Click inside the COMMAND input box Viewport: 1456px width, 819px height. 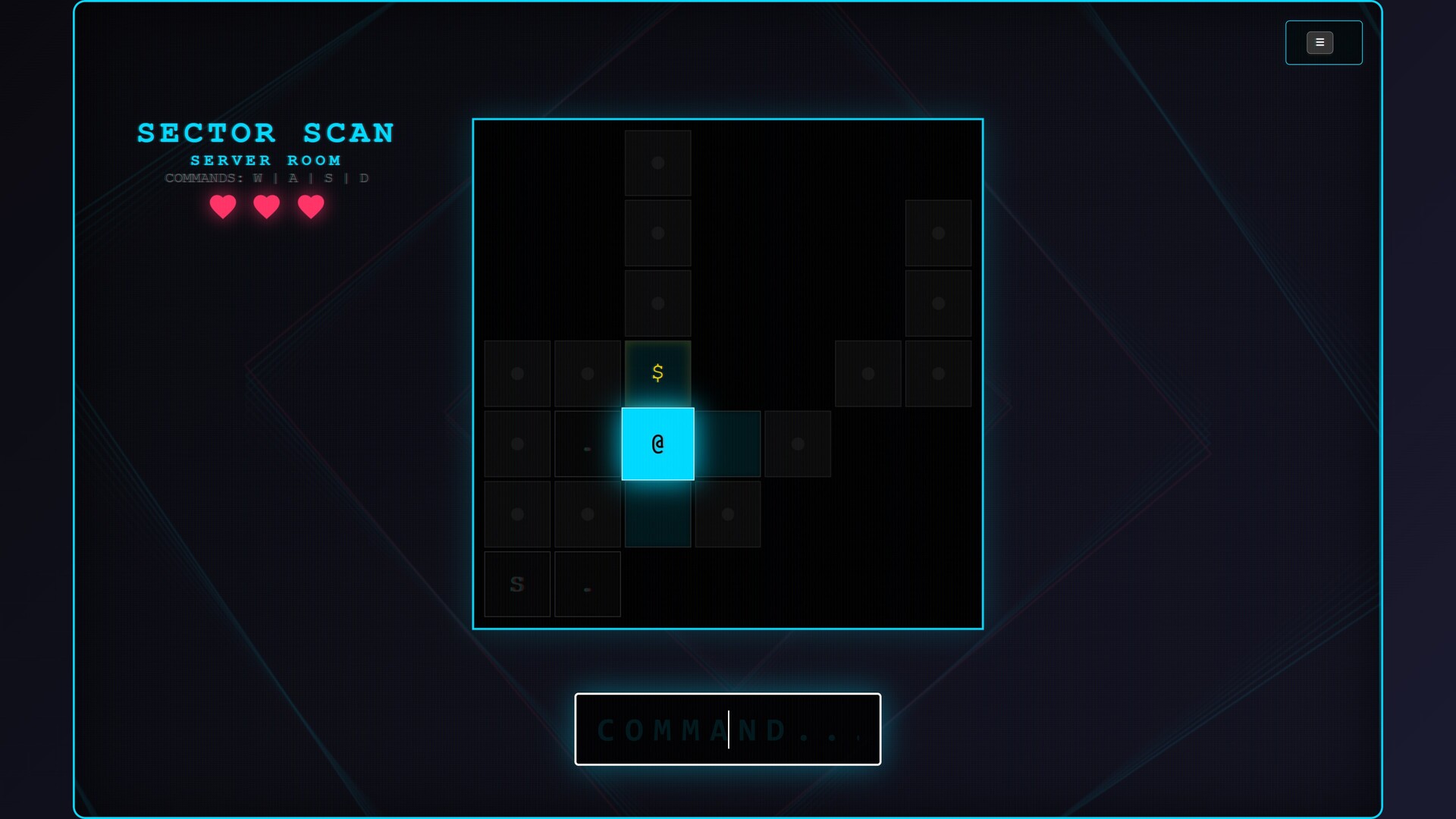(728, 730)
